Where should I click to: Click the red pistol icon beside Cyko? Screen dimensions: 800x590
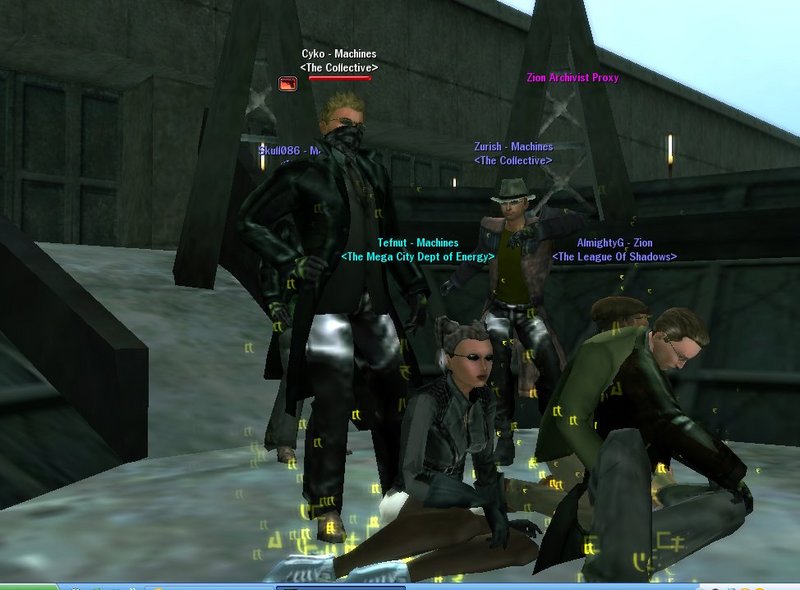click(x=288, y=85)
